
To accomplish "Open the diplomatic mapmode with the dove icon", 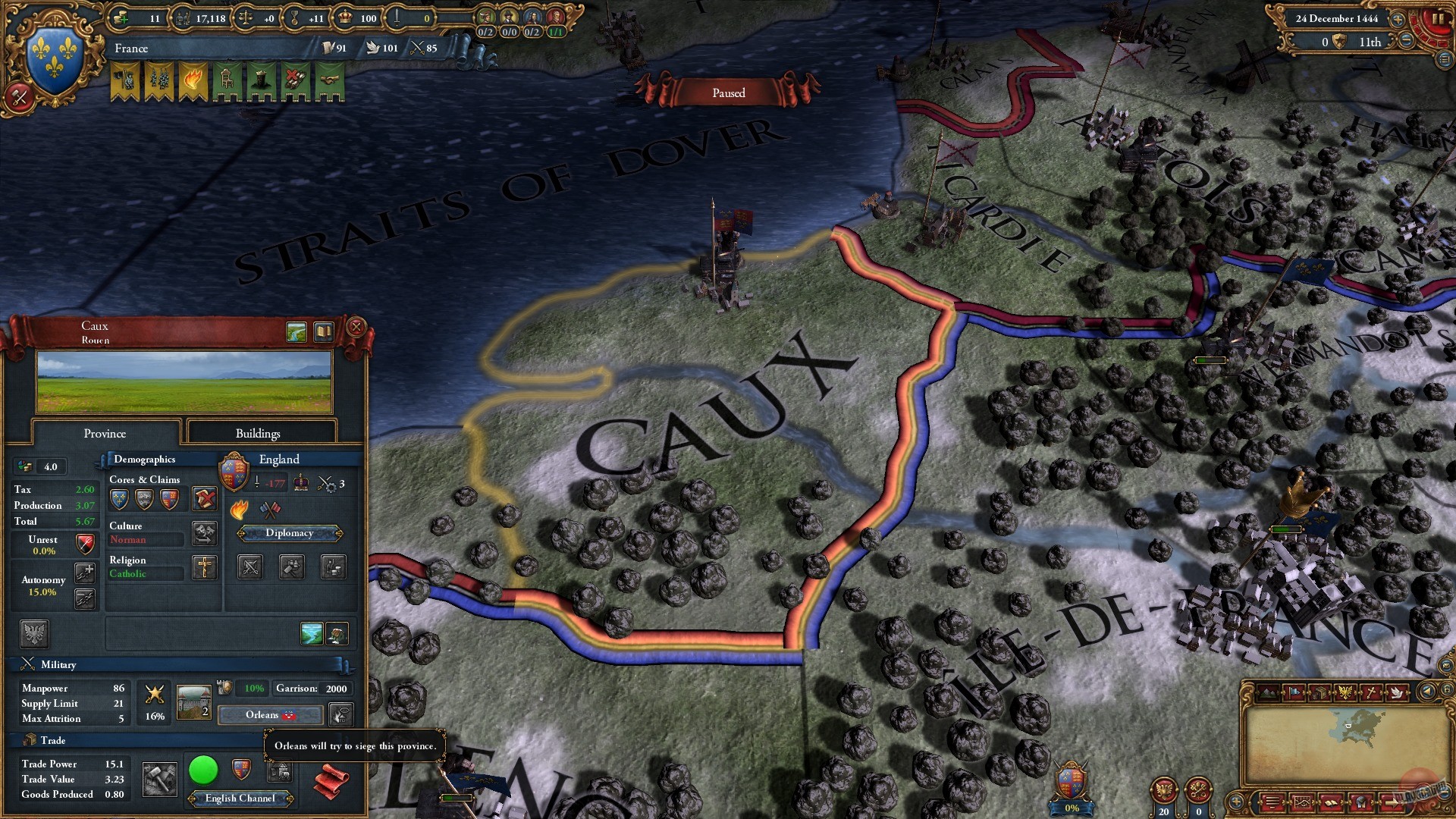I will 1397,692.
